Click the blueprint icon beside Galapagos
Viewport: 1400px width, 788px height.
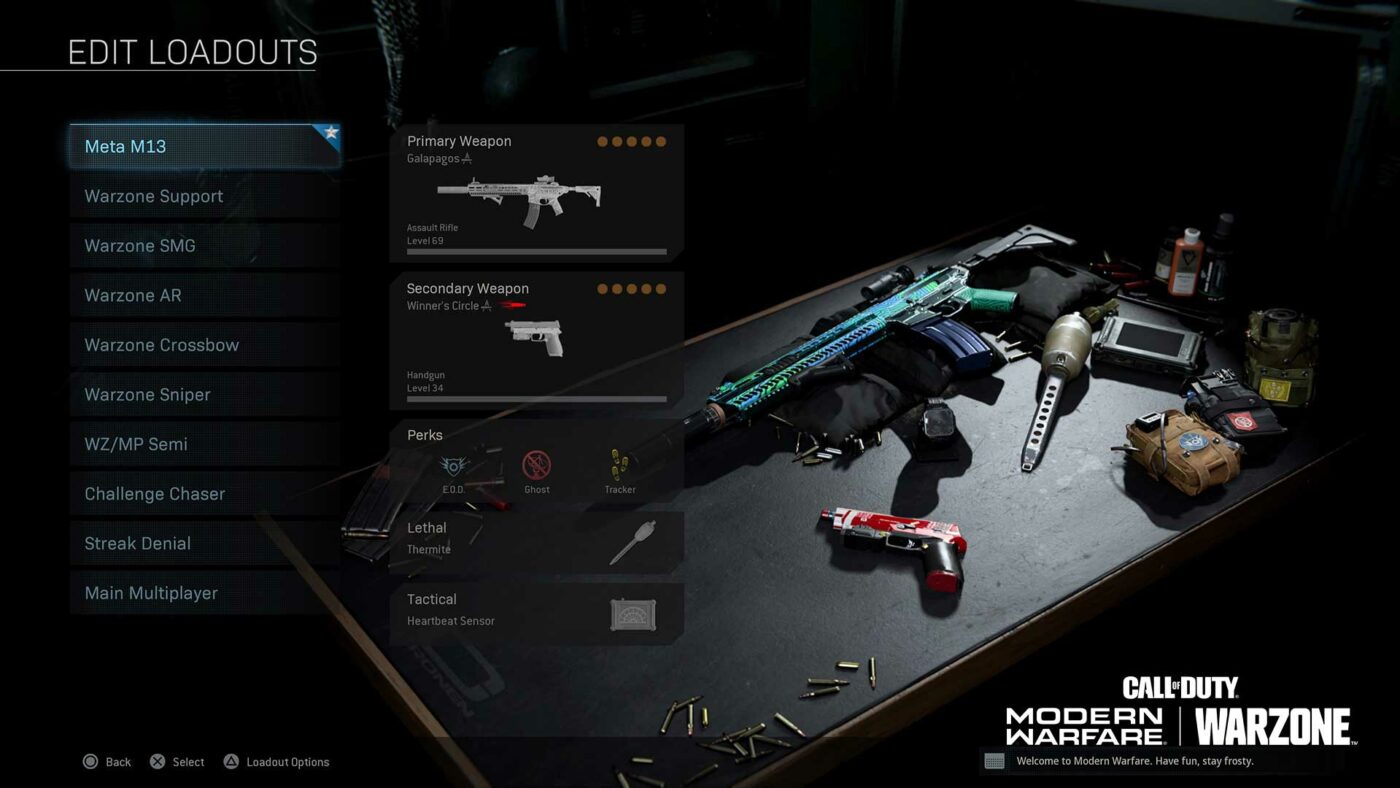466,159
